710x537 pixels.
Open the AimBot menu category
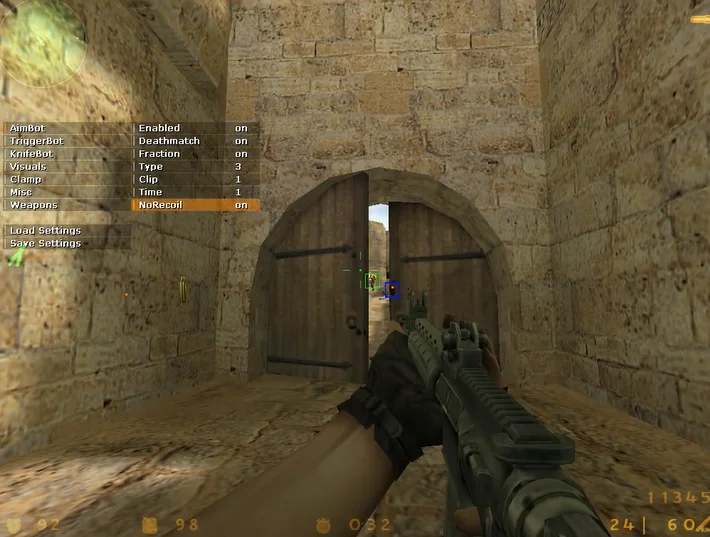[x=66, y=128]
